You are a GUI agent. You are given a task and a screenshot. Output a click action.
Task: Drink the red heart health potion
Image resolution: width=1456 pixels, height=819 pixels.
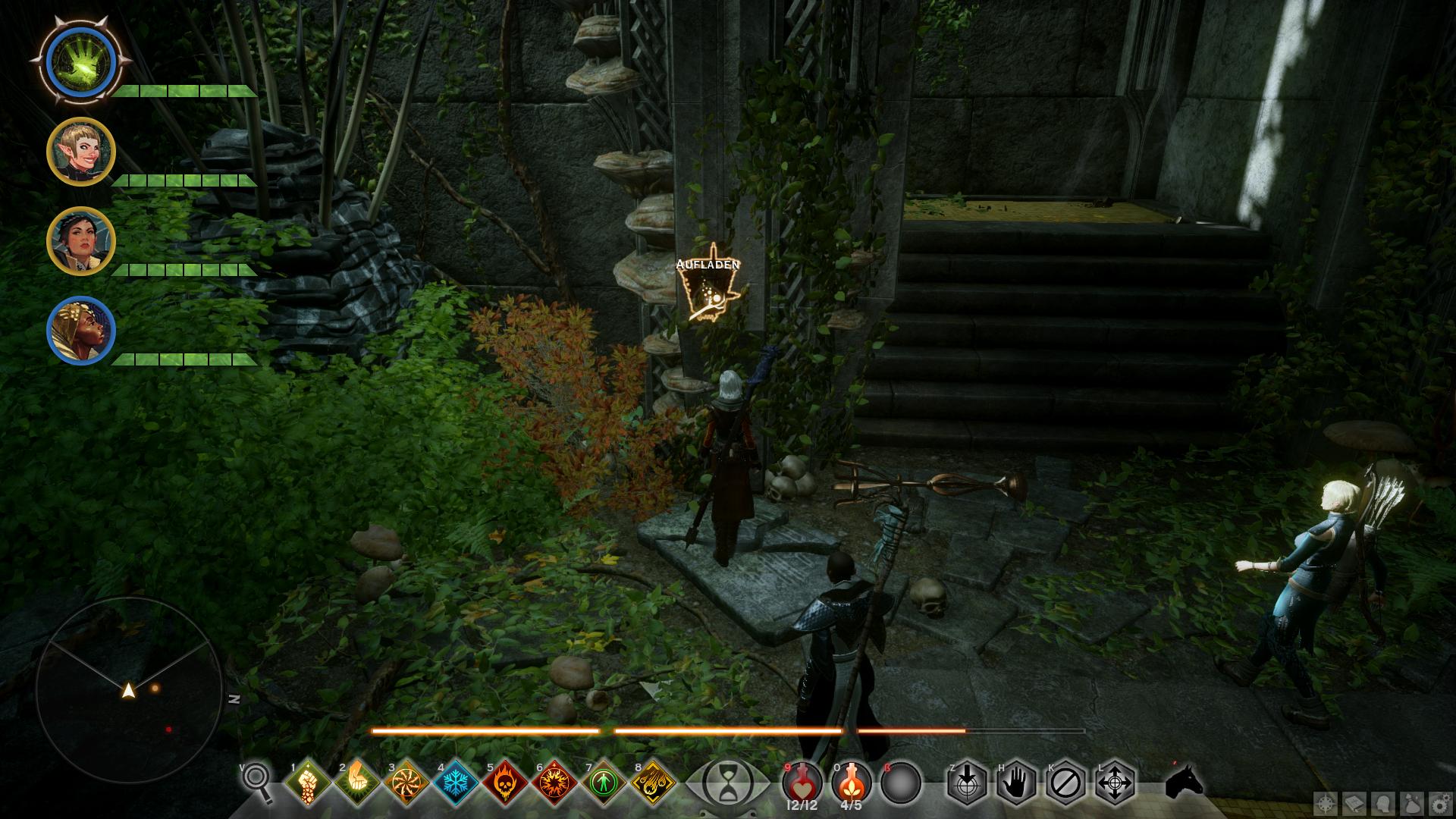pyautogui.click(x=802, y=781)
